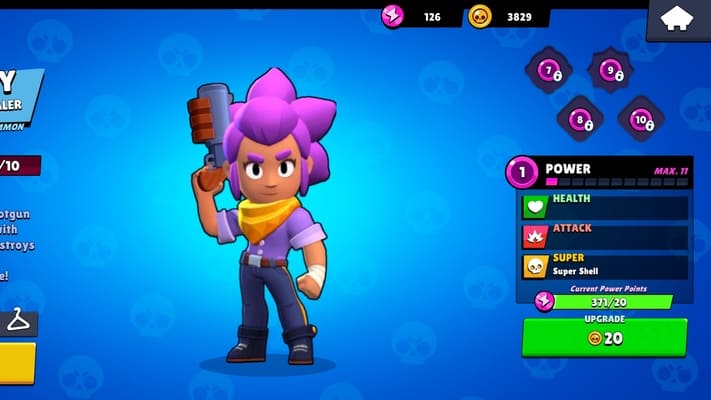Tap the coin balance showing 3829
This screenshot has width=711, height=400.
(509, 16)
